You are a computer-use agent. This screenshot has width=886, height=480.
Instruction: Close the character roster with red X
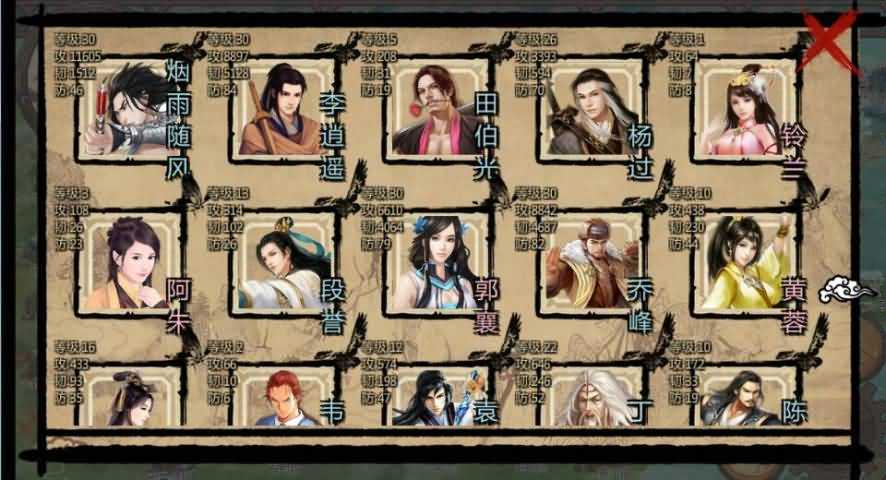click(x=833, y=40)
